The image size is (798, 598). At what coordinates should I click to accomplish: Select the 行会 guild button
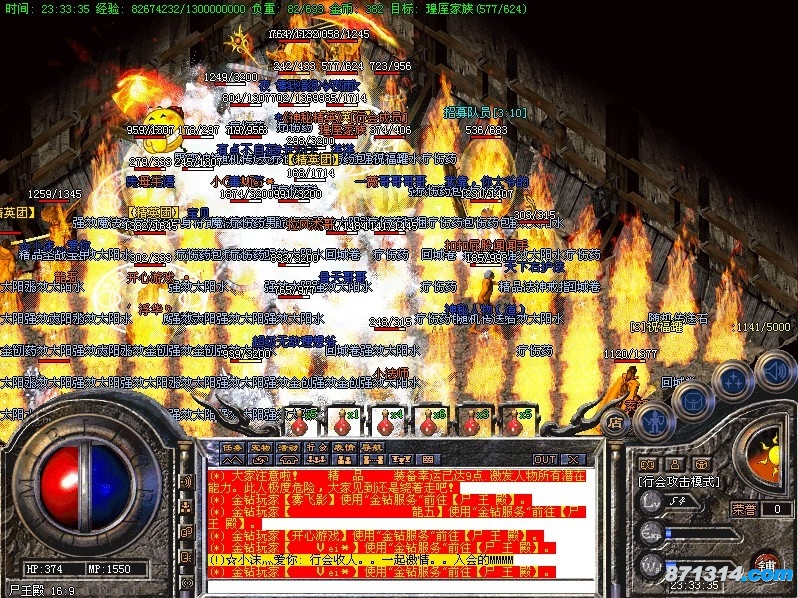pyautogui.click(x=317, y=447)
